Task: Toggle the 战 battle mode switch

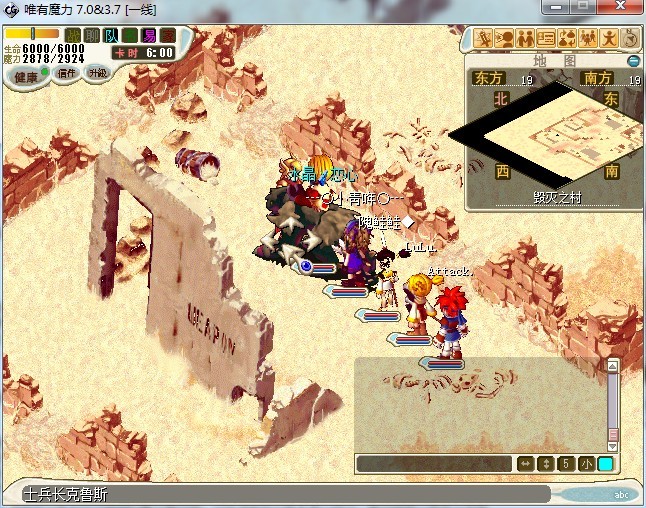Action: (72, 36)
